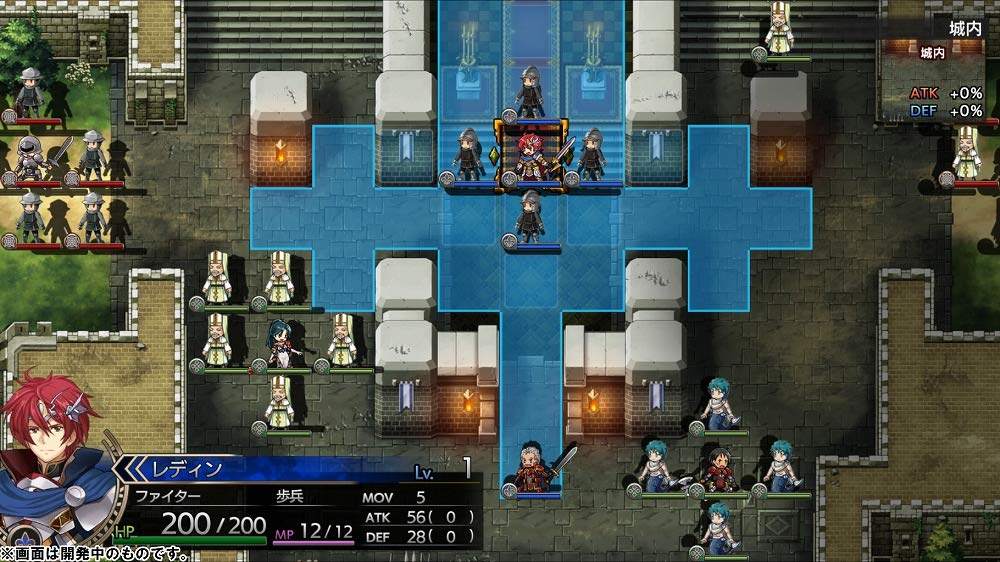The image size is (1000, 562).
Task: Select the armored swordsman commander on the blue corridor
Action: coord(532,466)
